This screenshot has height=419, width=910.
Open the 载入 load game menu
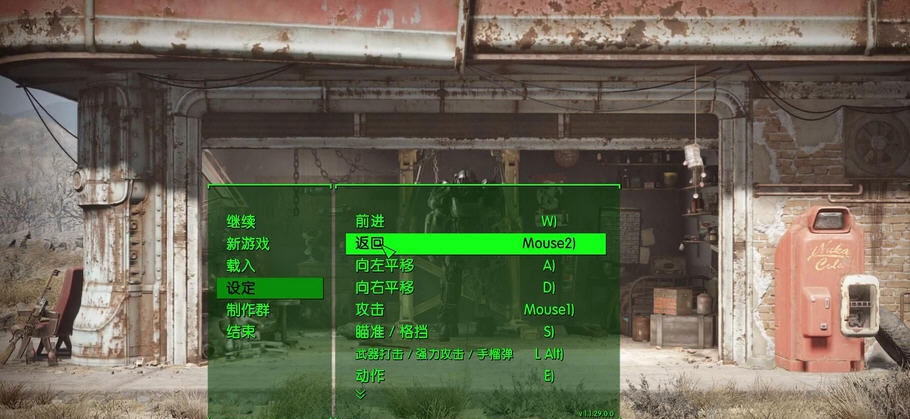[241, 266]
